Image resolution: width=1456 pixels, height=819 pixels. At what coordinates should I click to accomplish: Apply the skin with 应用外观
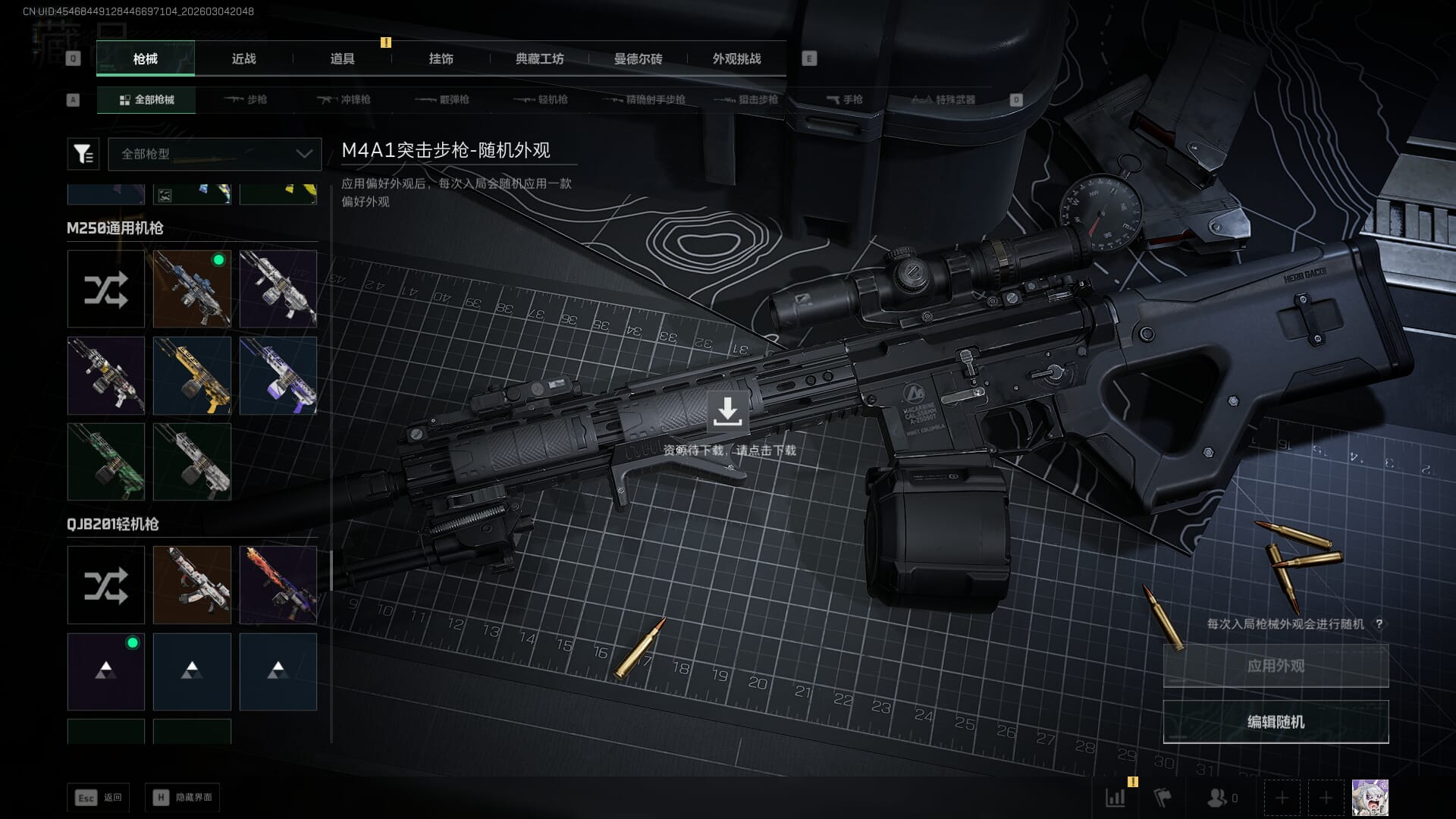coord(1276,666)
